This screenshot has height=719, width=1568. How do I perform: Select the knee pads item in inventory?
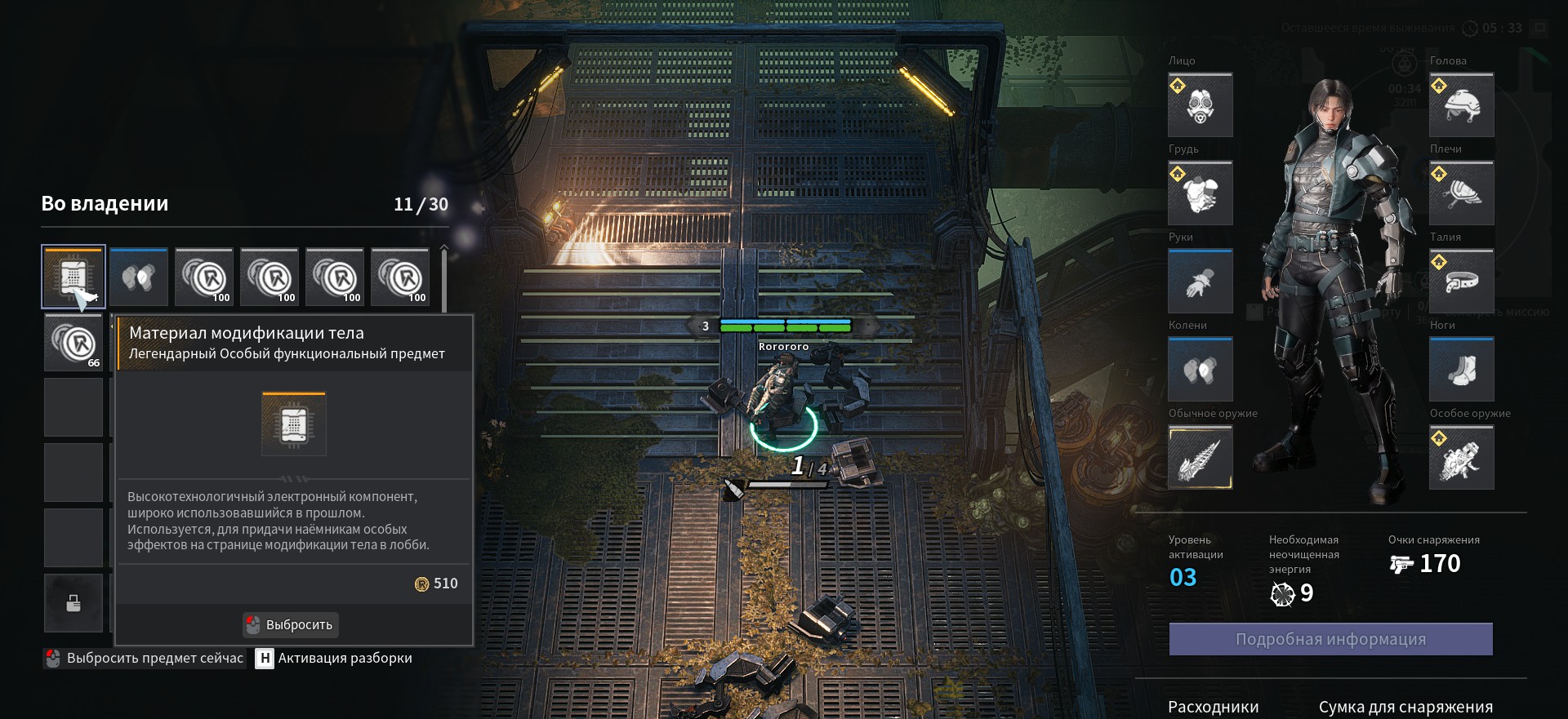pyautogui.click(x=139, y=277)
